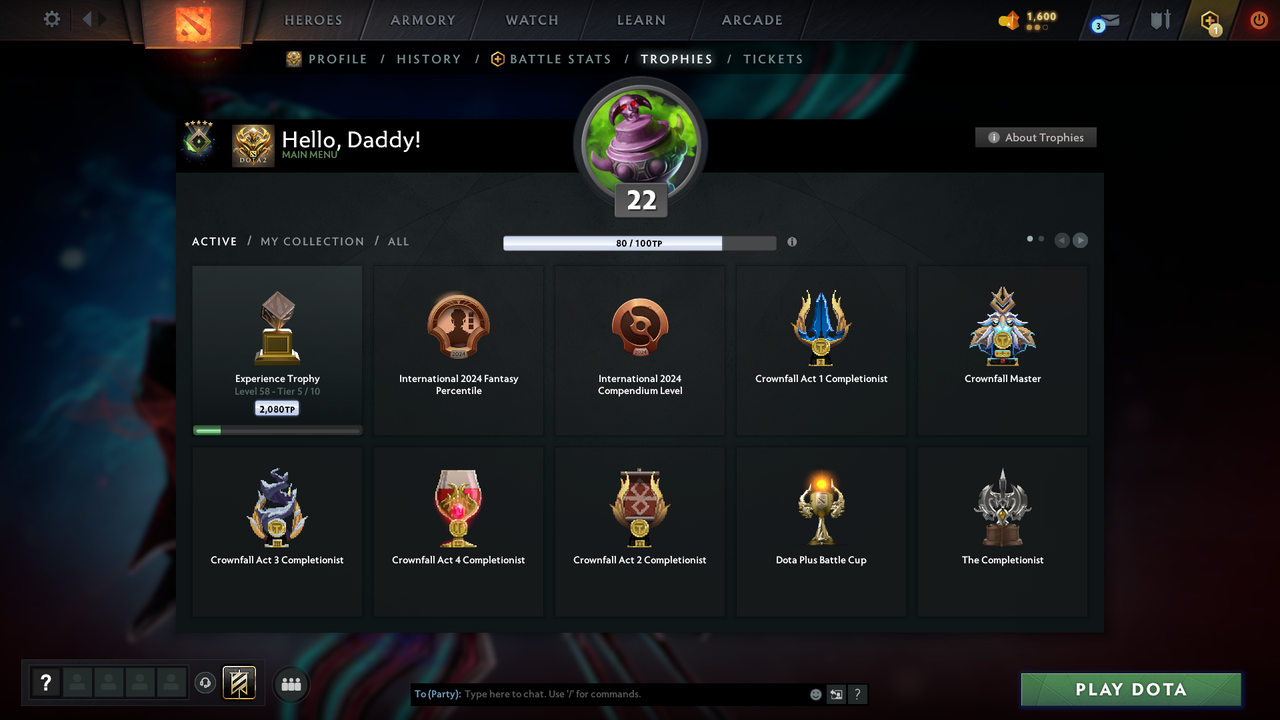Toggle the voice chat headphone icon

tap(206, 683)
